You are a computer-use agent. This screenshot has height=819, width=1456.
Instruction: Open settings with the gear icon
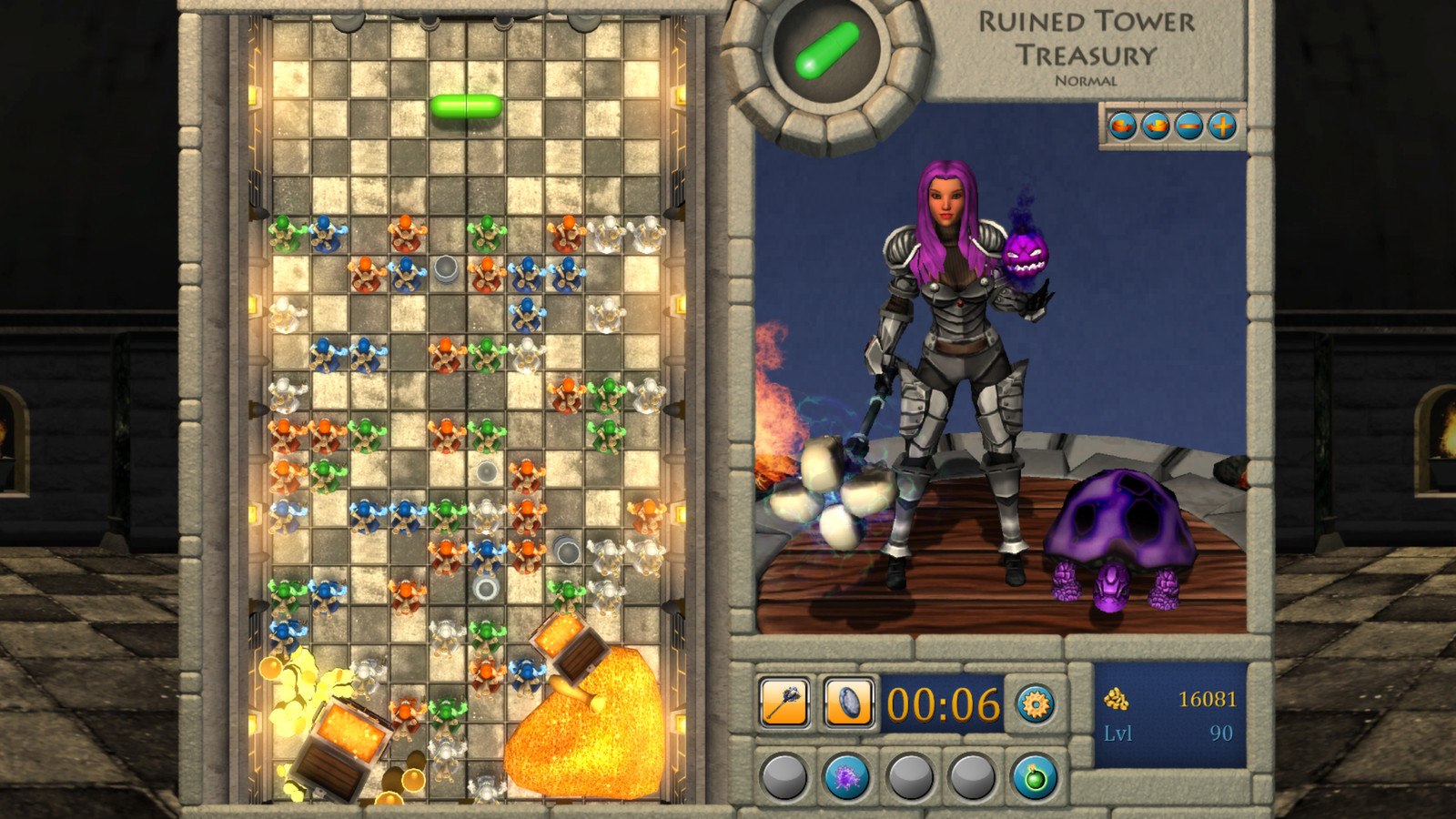pos(1035,704)
